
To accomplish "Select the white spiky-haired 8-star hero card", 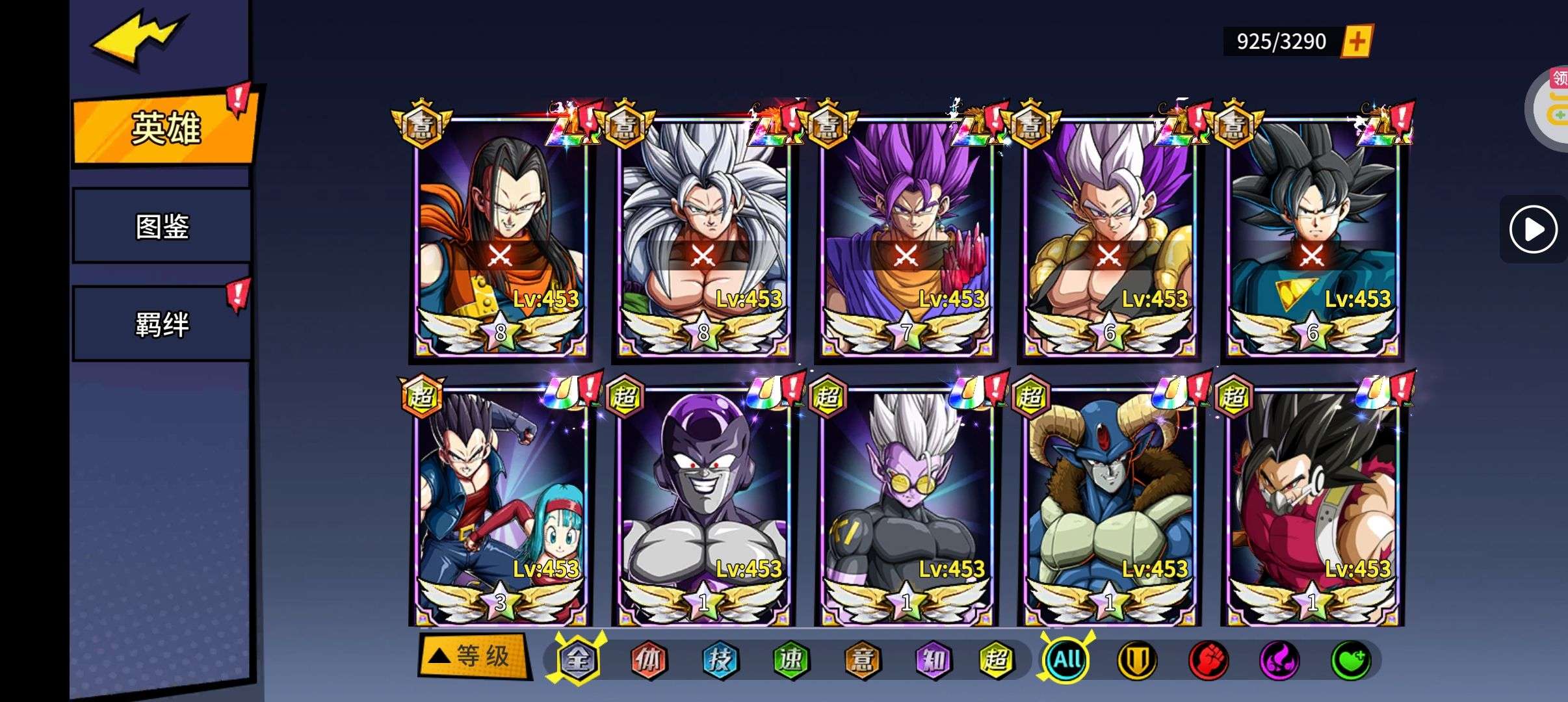I will pyautogui.click(x=703, y=237).
